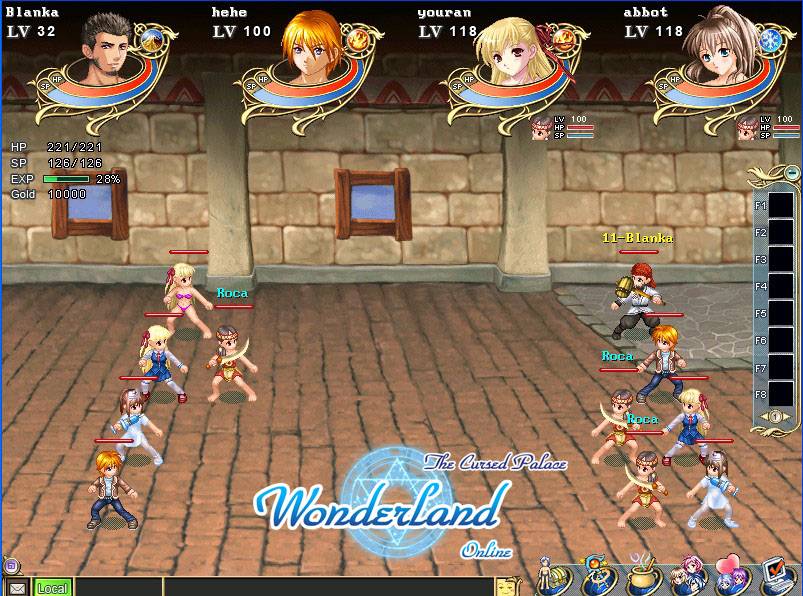Switch the Local chat channel button
Screen dimensions: 803x596
(x=53, y=588)
